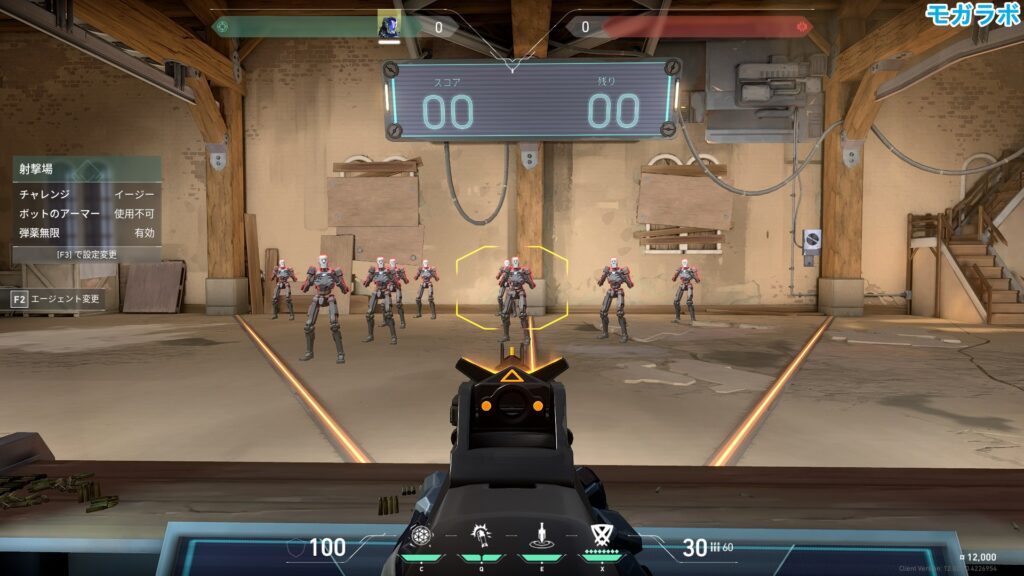The width and height of the screenshot is (1024, 576).
Task: Click the agent portrait in the top bar
Action: 389,26
